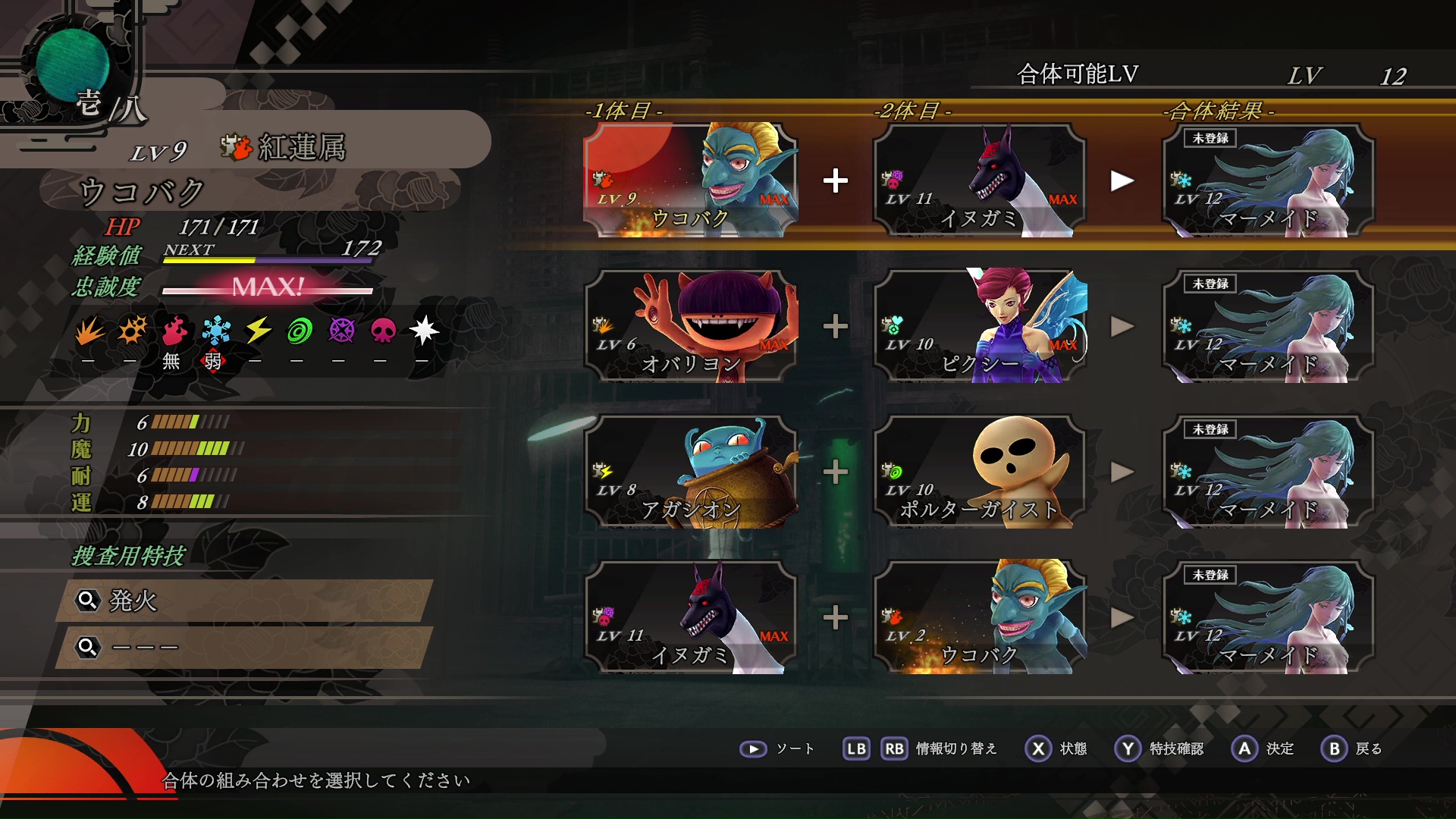Click the MAX 忠誠度 loyalty gauge
The height and width of the screenshot is (819, 1456).
tap(267, 288)
